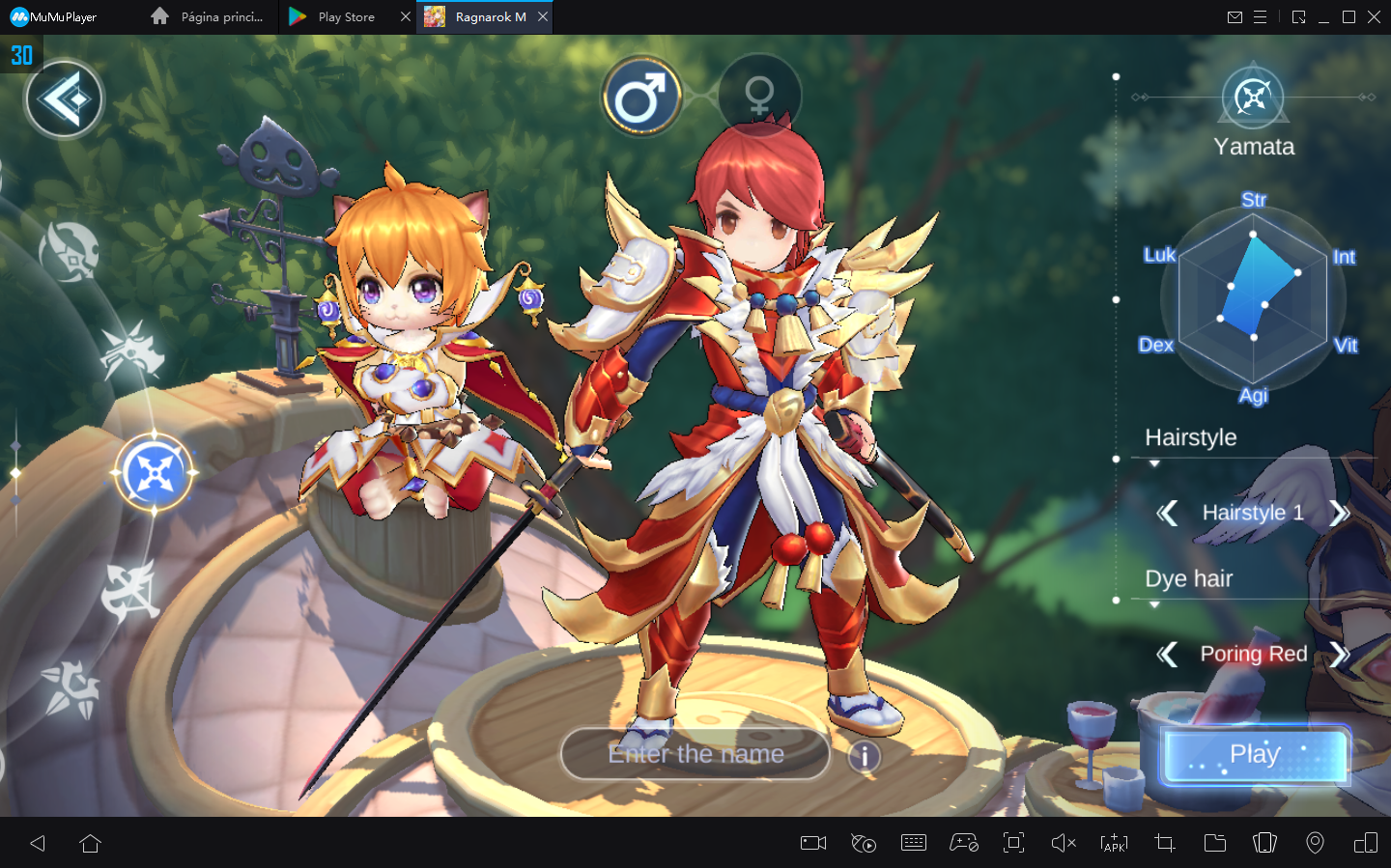
Task: Click the APK install icon
Action: (1113, 843)
